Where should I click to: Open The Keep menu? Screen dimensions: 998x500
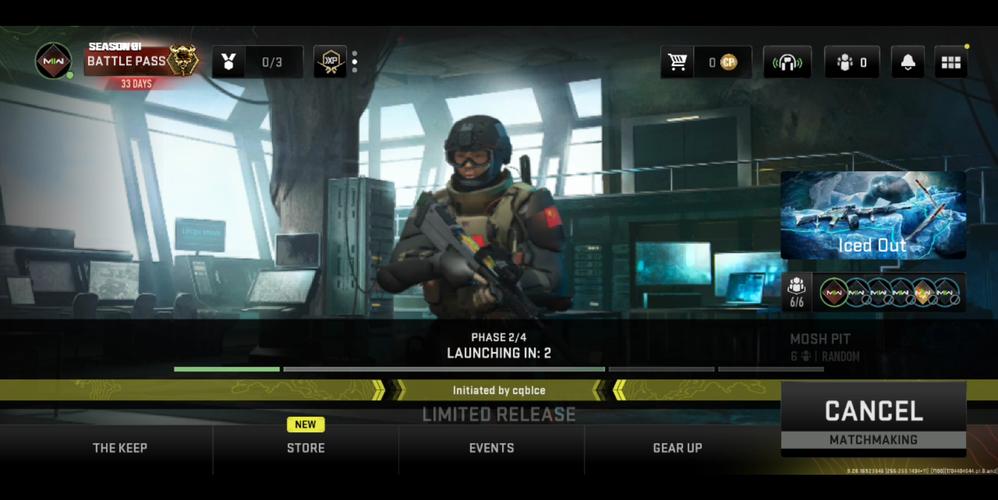coord(120,448)
